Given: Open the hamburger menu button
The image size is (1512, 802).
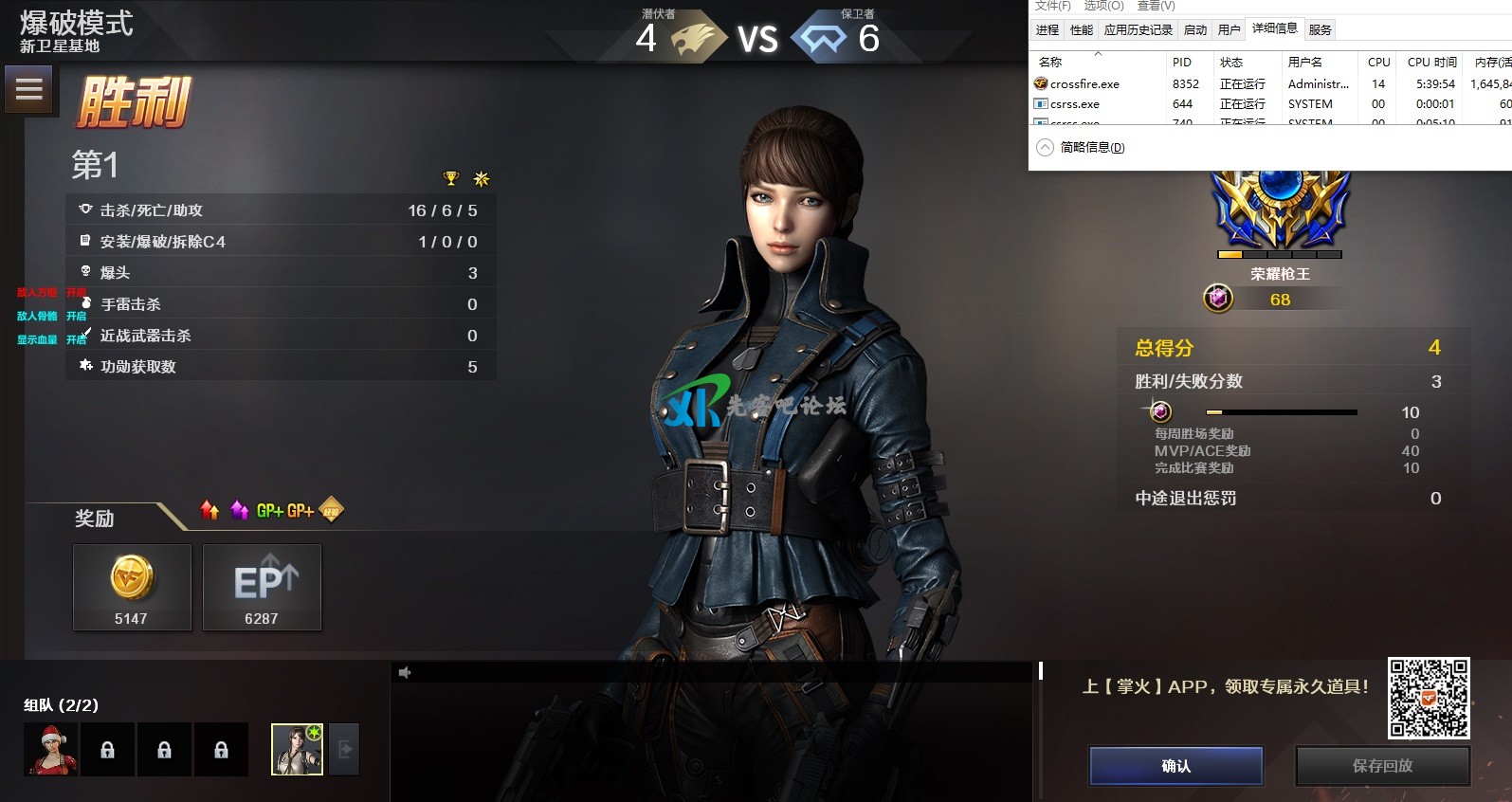Looking at the screenshot, I should pos(28,90).
